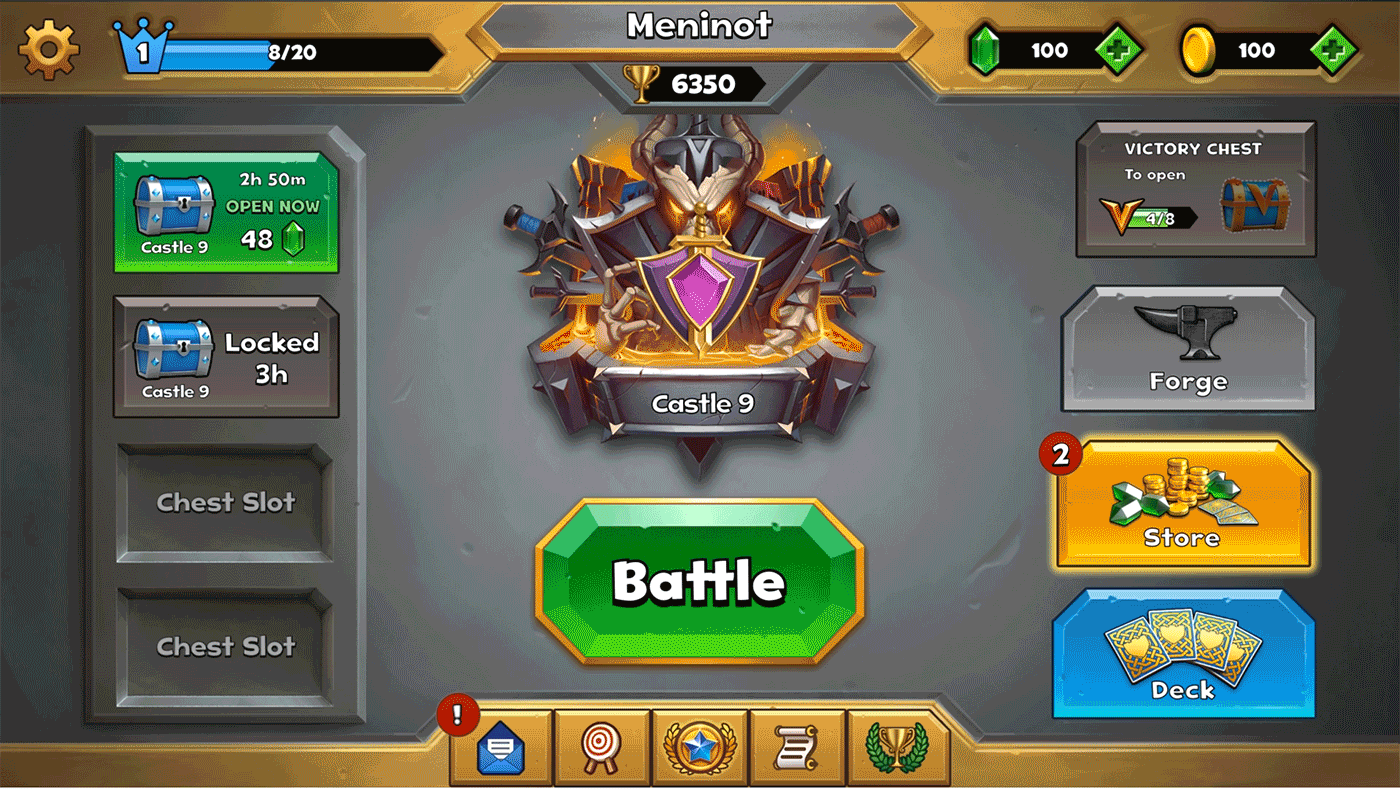Open the mail inbox icon

pos(499,745)
